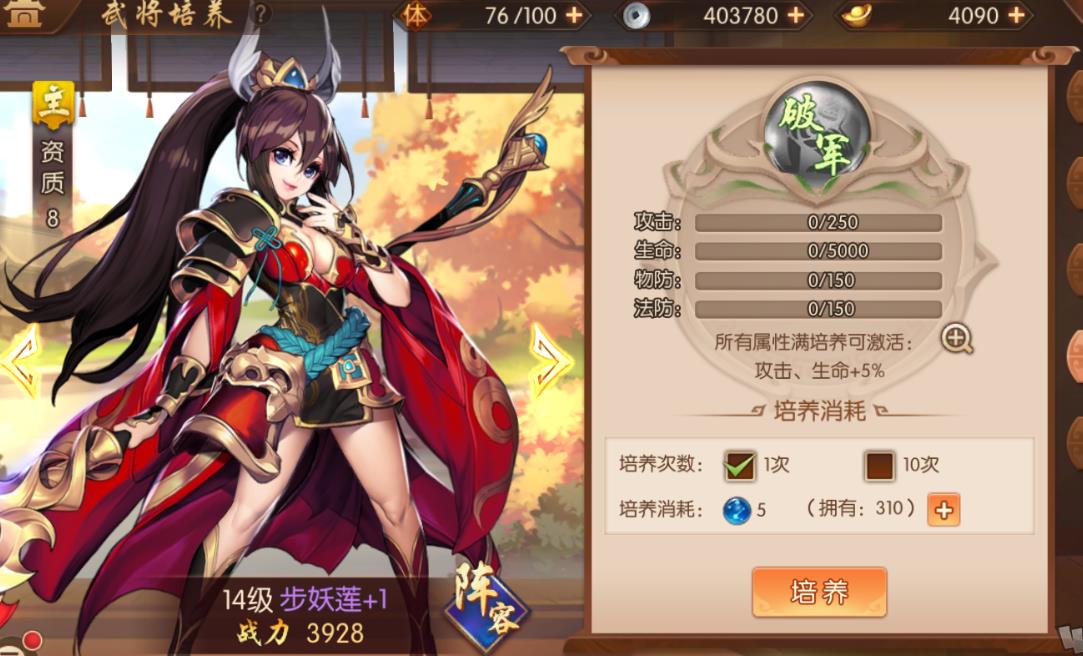Click the orange 培养 cultivate button

[819, 592]
